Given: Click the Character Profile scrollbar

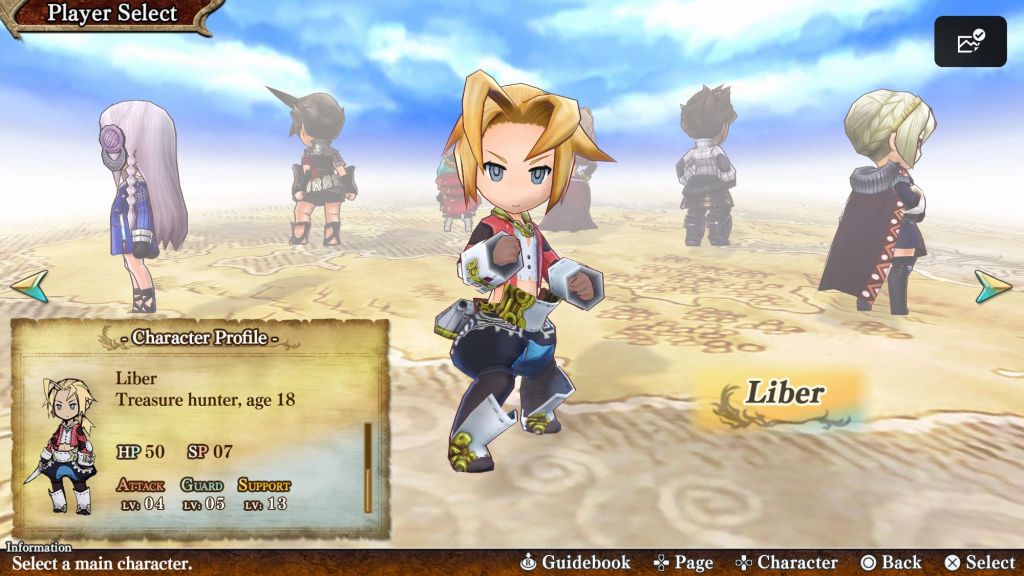Looking at the screenshot, I should point(368,467).
